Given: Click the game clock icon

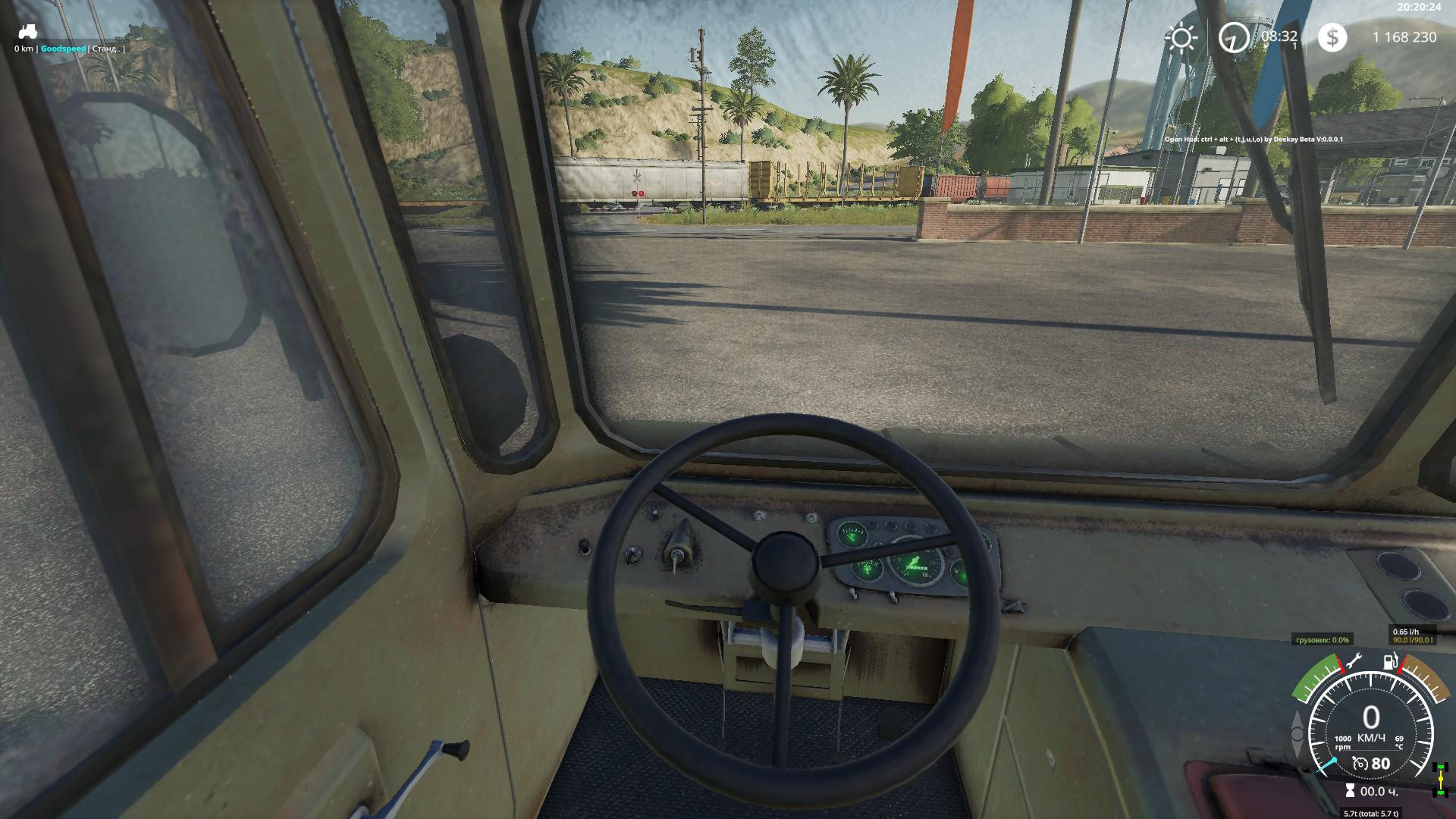Looking at the screenshot, I should click(x=1234, y=37).
